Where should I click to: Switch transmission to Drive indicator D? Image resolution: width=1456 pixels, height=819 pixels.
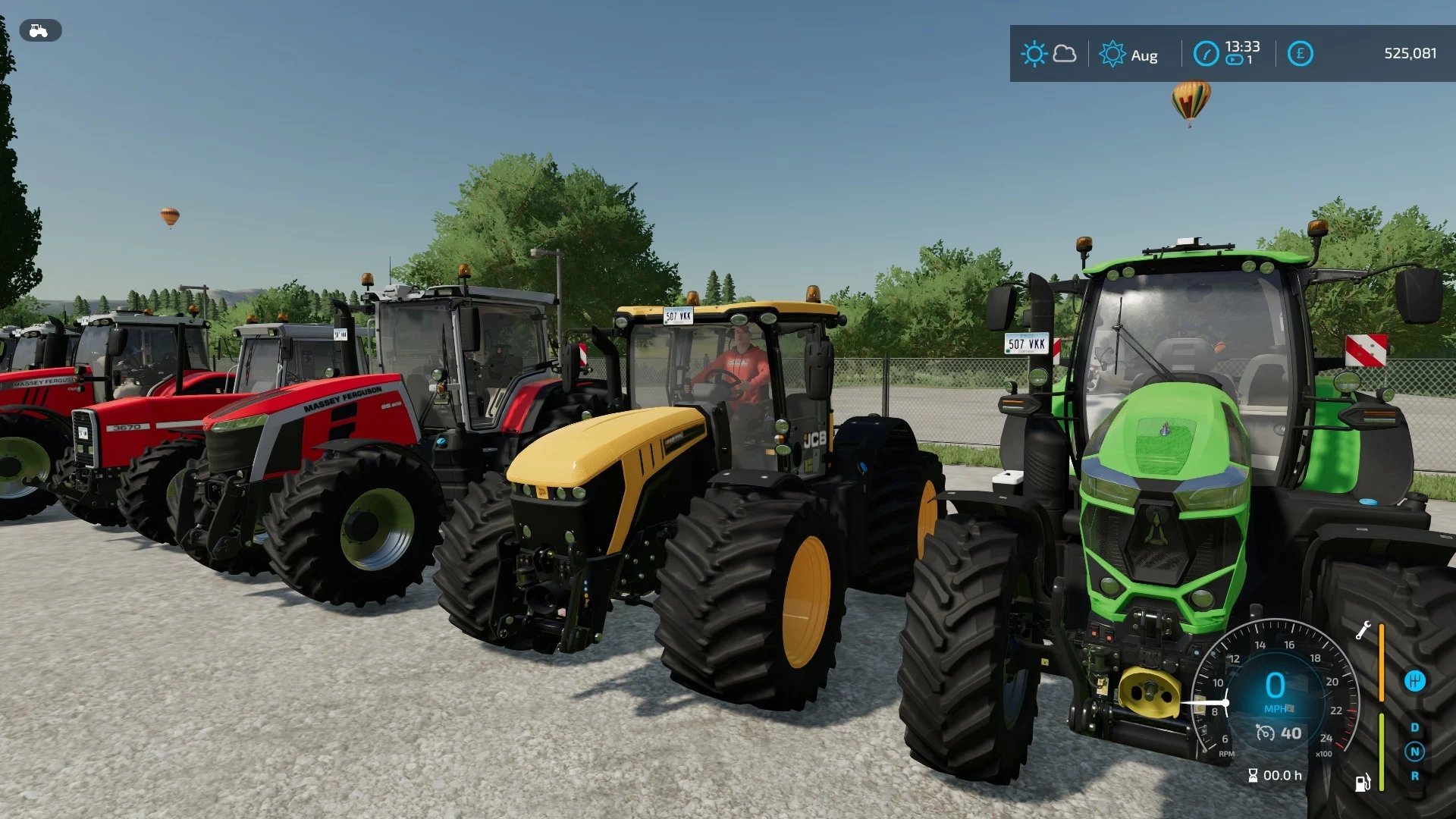tap(1415, 726)
